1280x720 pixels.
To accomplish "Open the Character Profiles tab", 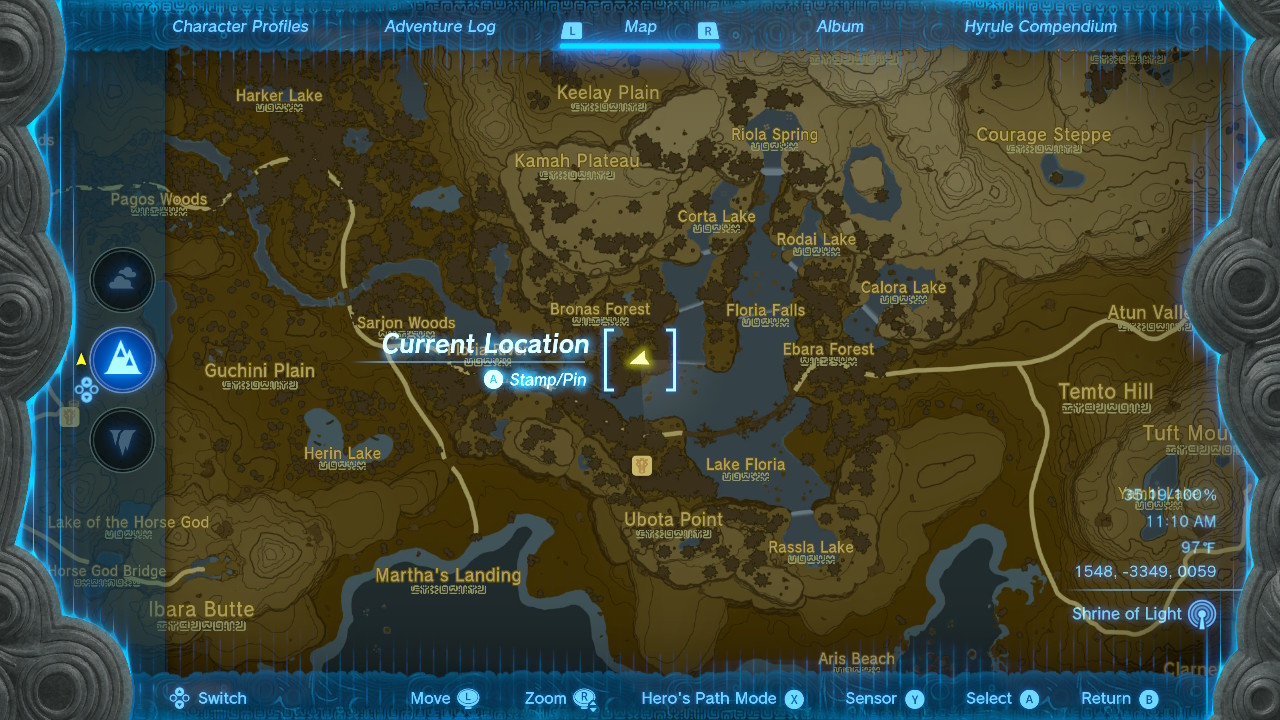I will point(239,27).
